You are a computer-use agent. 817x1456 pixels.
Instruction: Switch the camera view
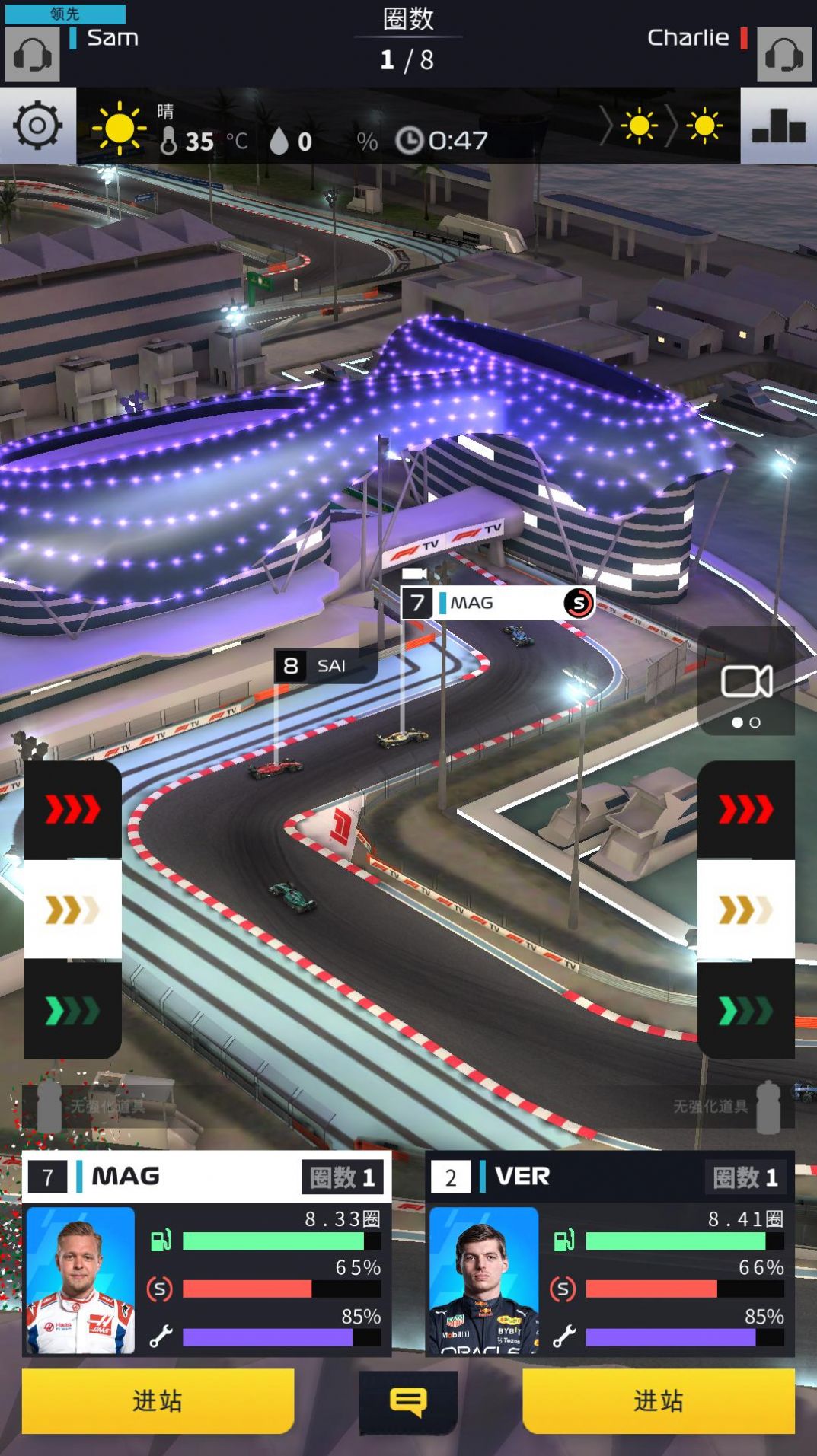tap(746, 681)
